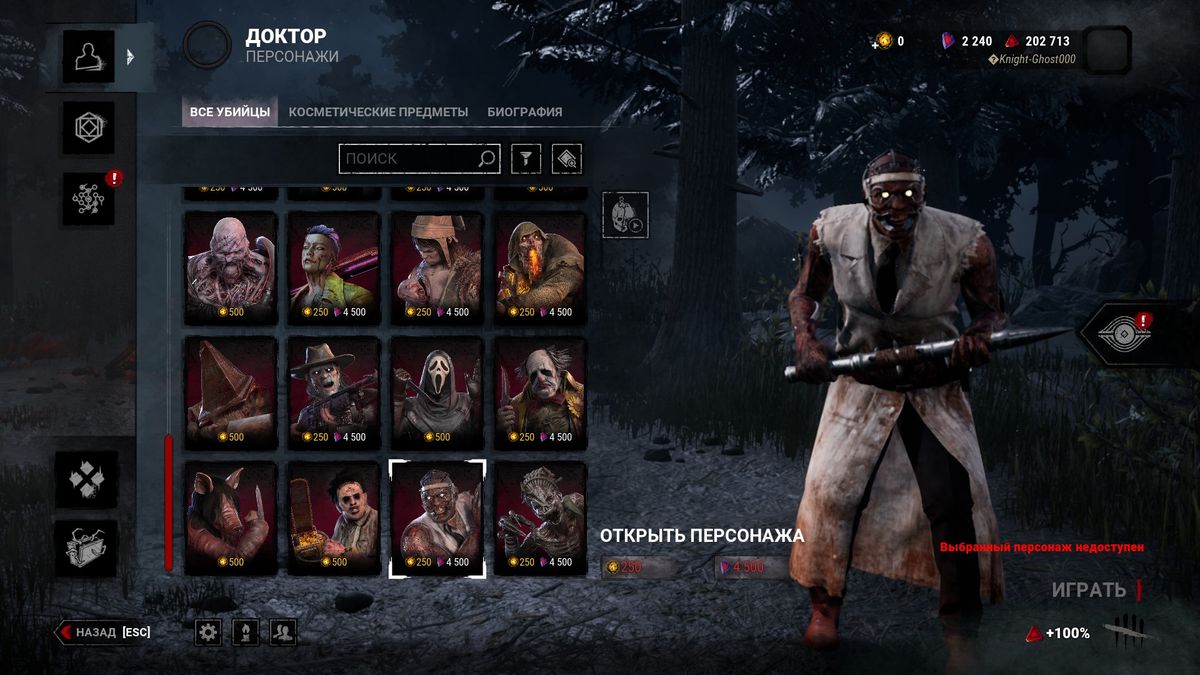Choose the chainsaw Cannibal killer card
This screenshot has height=675, width=1200.
coord(334,517)
